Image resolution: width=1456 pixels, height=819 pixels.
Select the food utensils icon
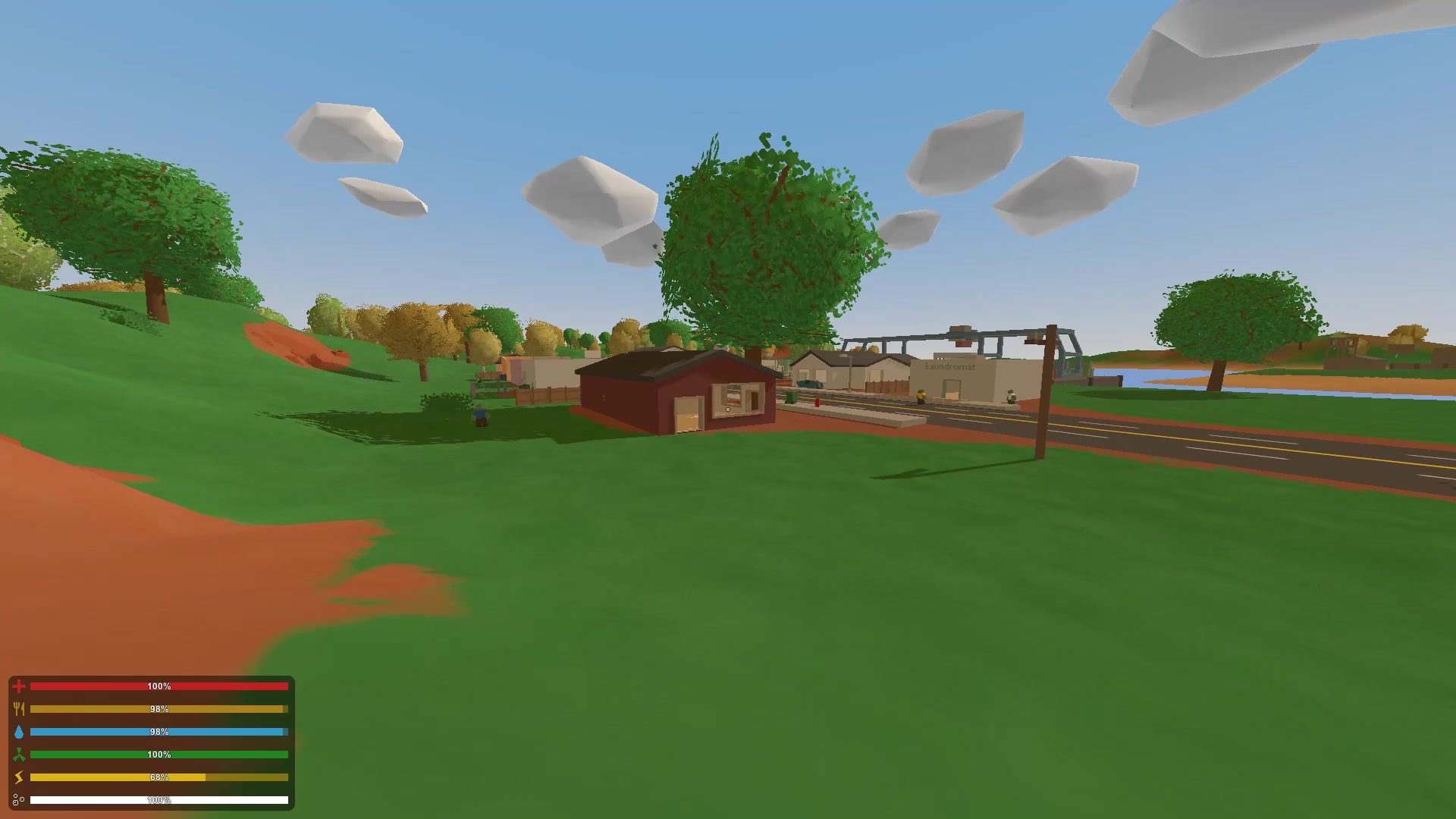click(20, 709)
